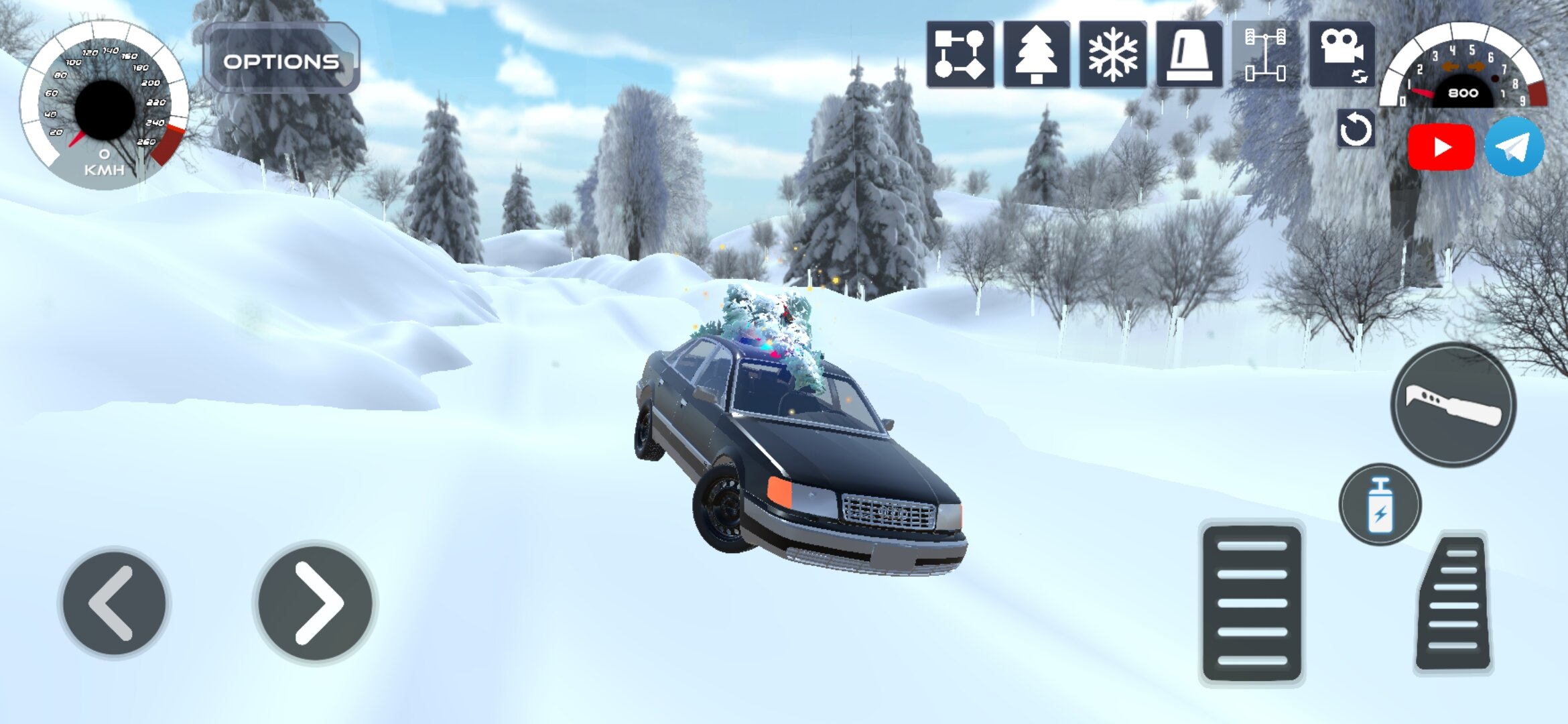1568x724 pixels.
Task: Steer right with the right arrow
Action: (x=315, y=603)
